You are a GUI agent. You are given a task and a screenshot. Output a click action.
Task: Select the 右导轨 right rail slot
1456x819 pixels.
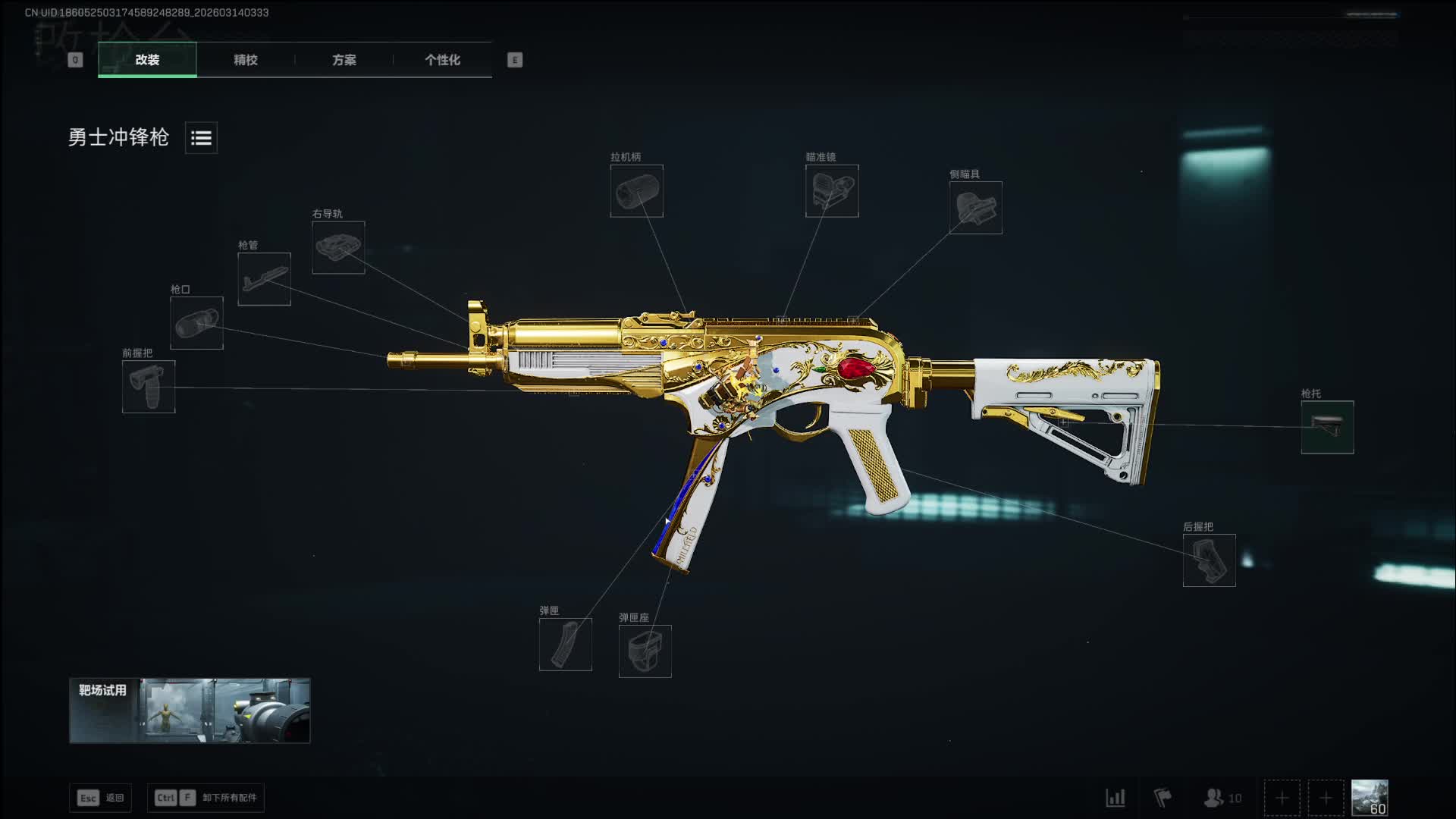coord(338,247)
